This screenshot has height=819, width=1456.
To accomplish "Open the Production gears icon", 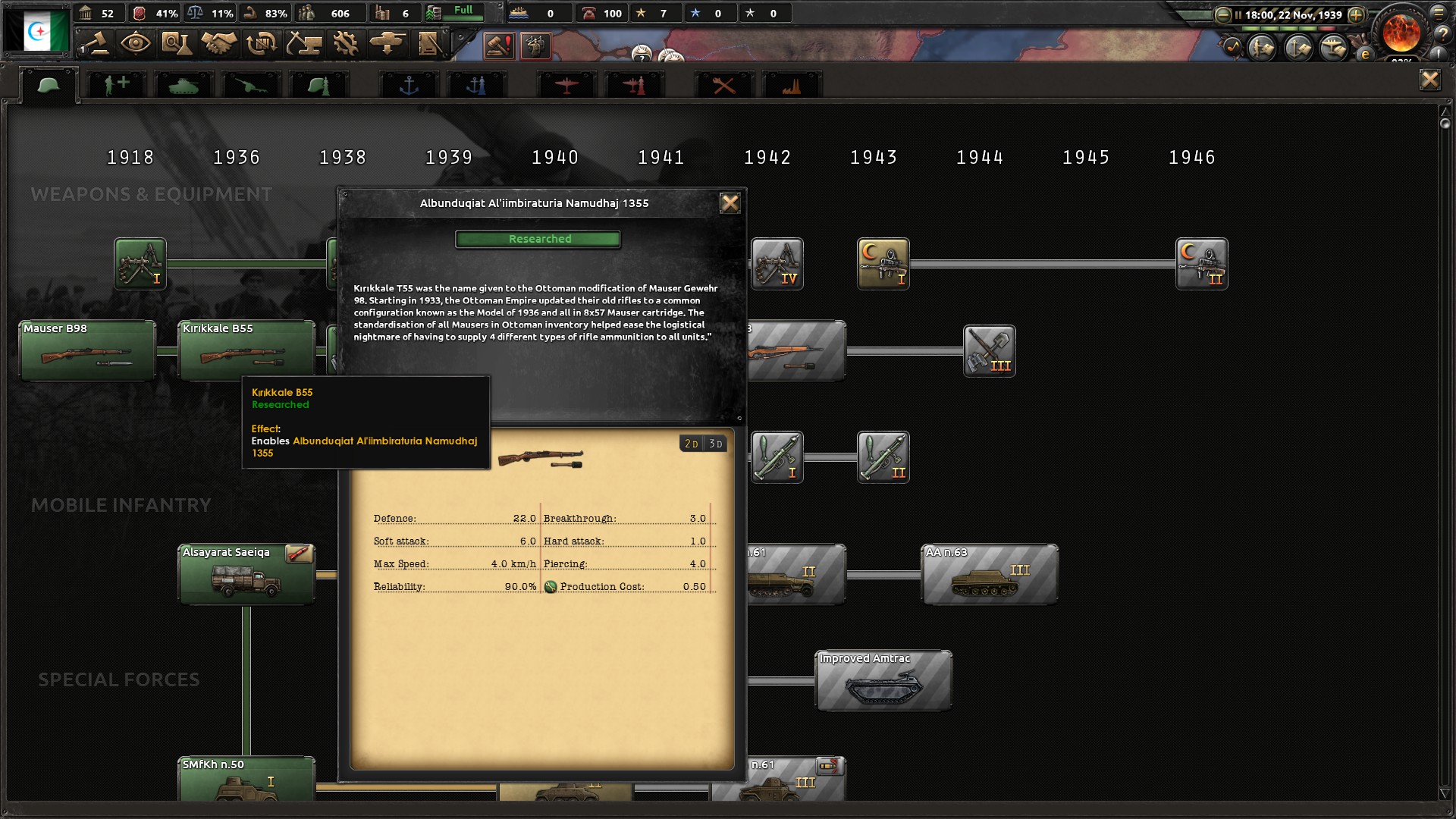I will [x=347, y=43].
